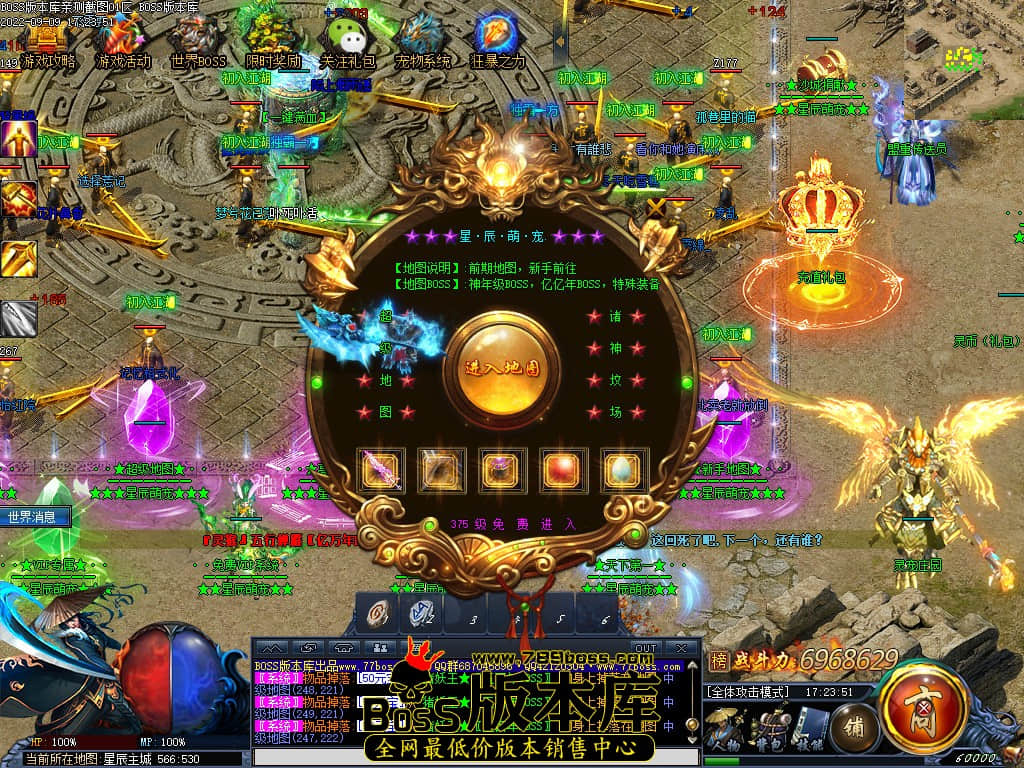1024x768 pixels.
Task: Click the golden 进入地图 enter-map orb
Action: point(502,366)
